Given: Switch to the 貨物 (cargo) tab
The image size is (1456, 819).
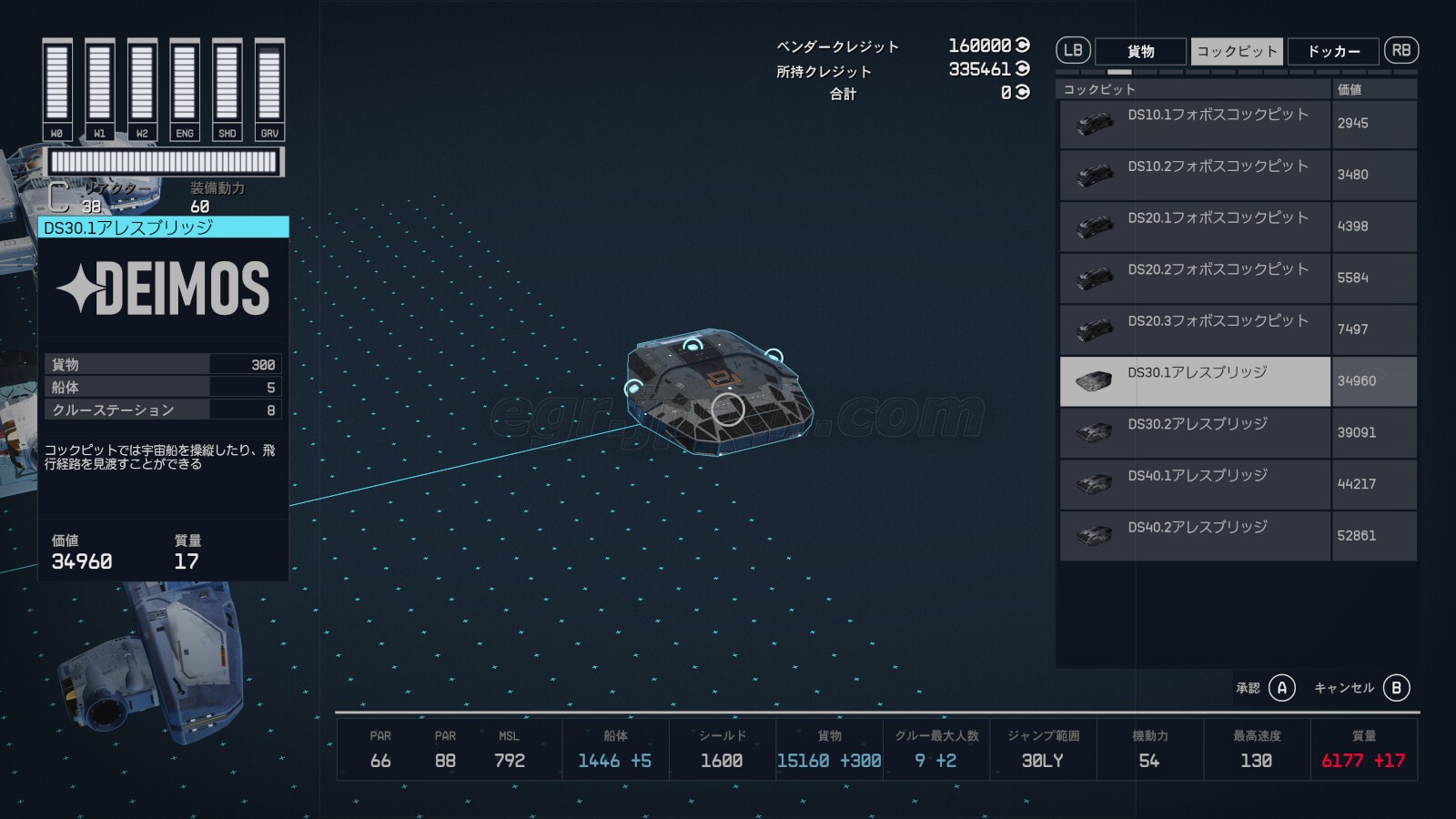Looking at the screenshot, I should pyautogui.click(x=1140, y=52).
